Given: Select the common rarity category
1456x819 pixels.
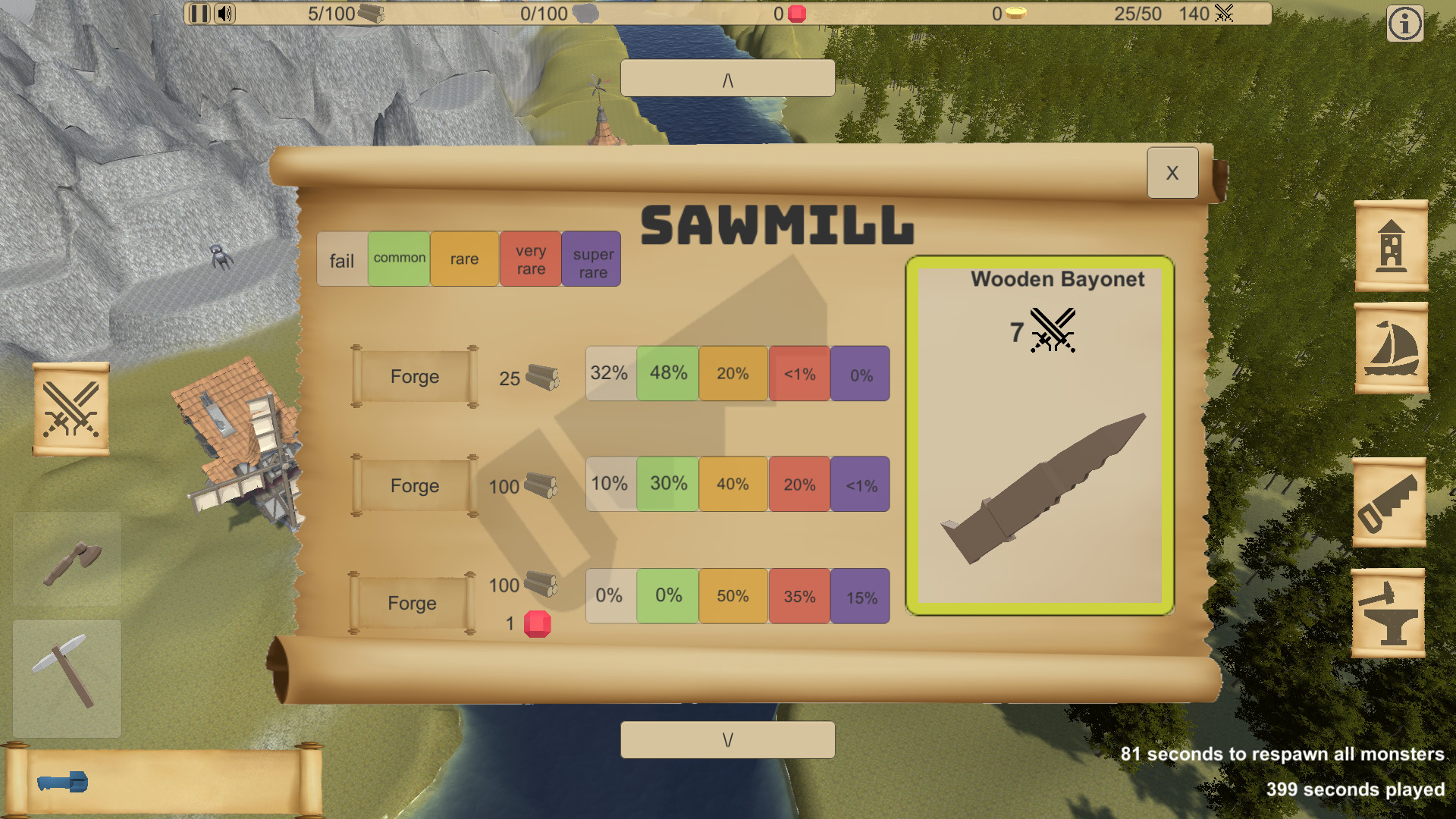Looking at the screenshot, I should pos(398,259).
